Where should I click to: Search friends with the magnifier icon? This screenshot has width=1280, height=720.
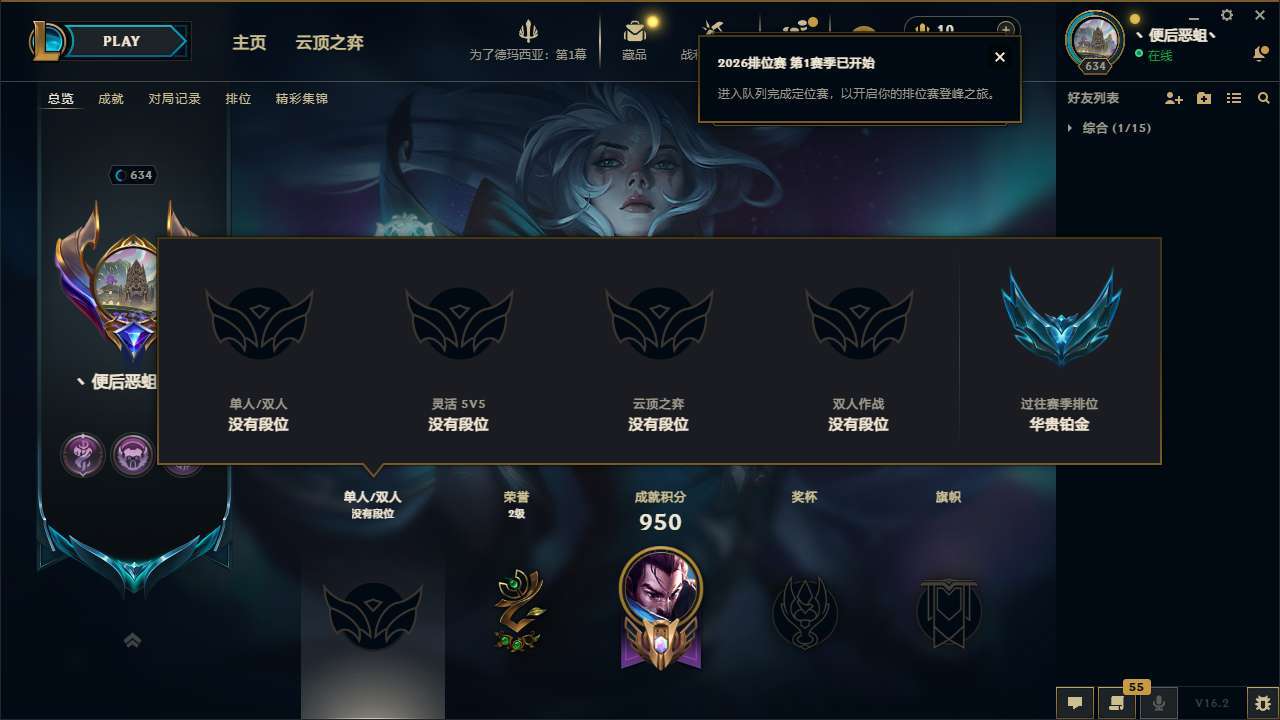pyautogui.click(x=1263, y=98)
